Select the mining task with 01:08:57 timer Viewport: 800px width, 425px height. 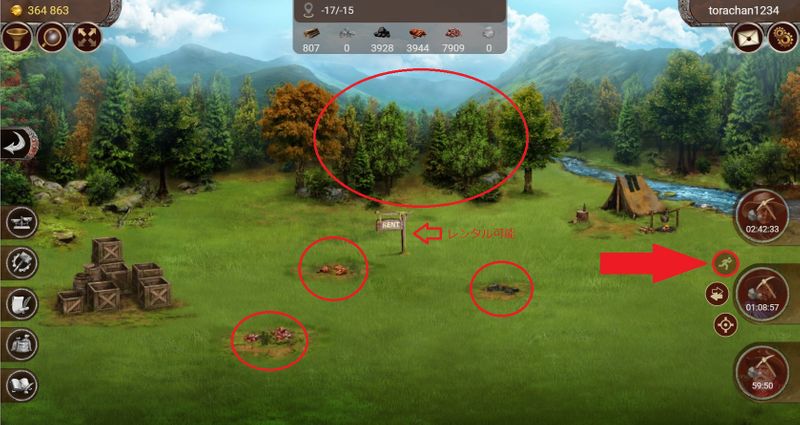pos(762,294)
